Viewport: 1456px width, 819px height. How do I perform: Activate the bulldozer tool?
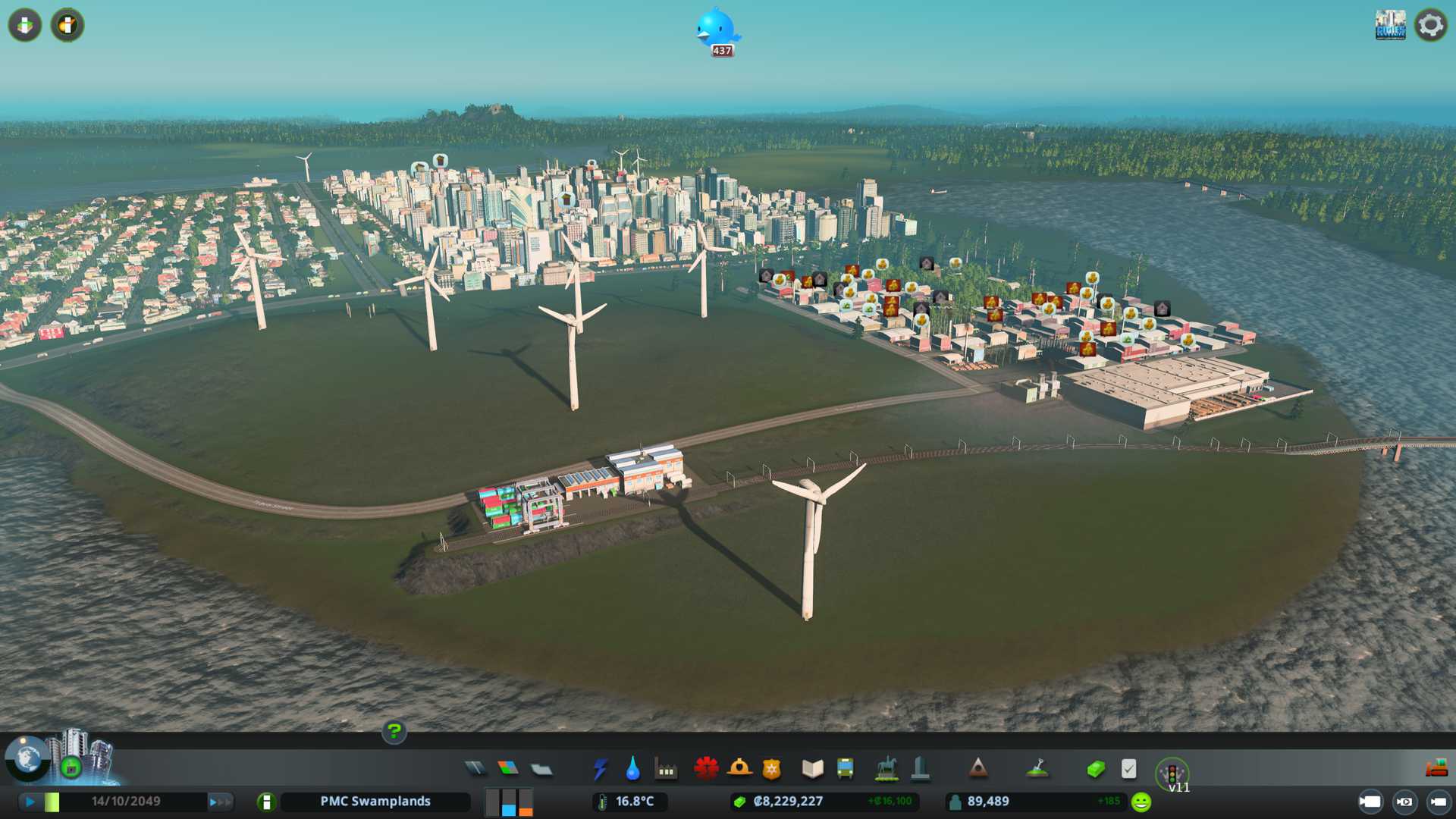[1436, 769]
